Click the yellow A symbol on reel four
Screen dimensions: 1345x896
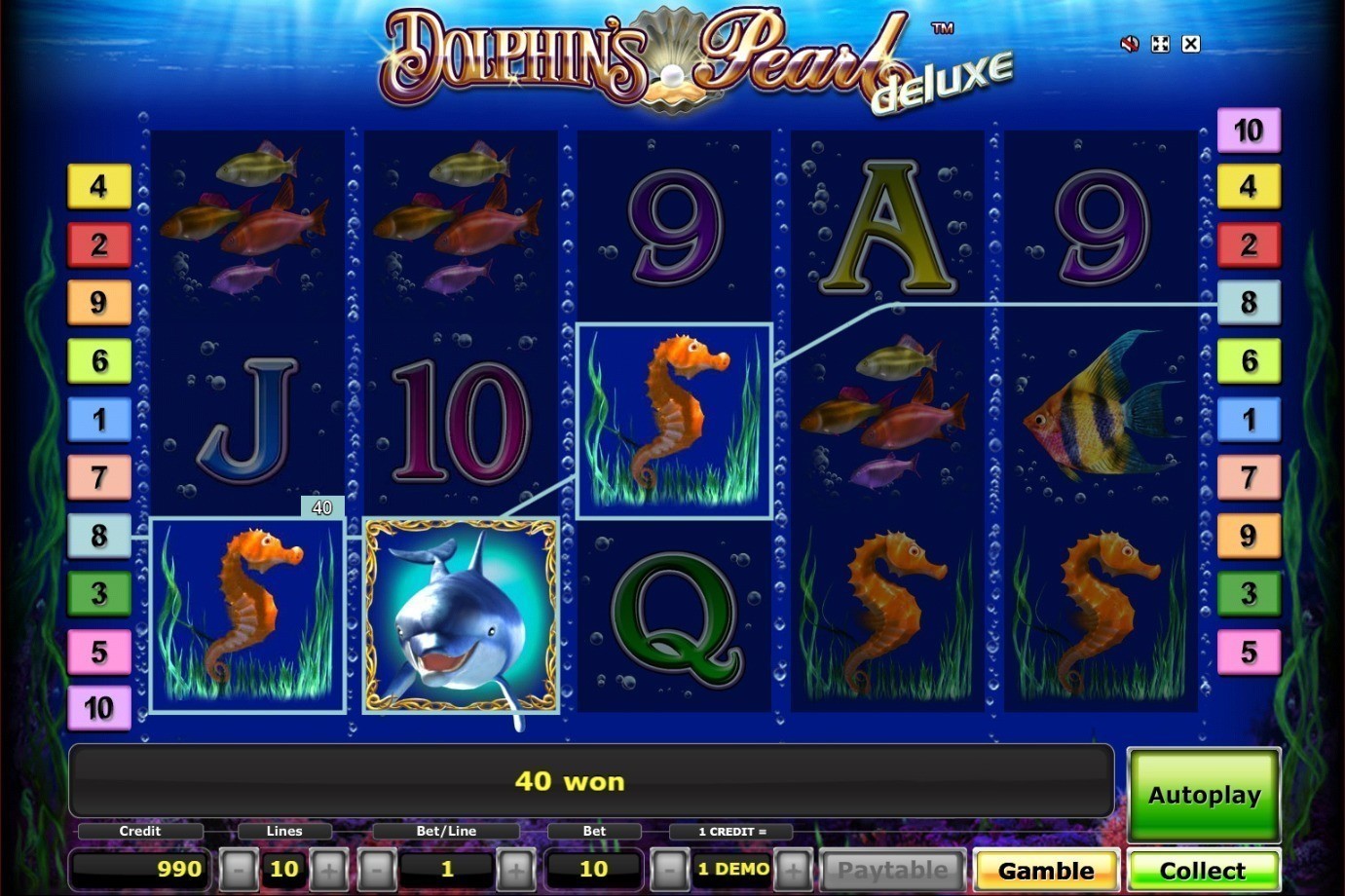coord(884,224)
